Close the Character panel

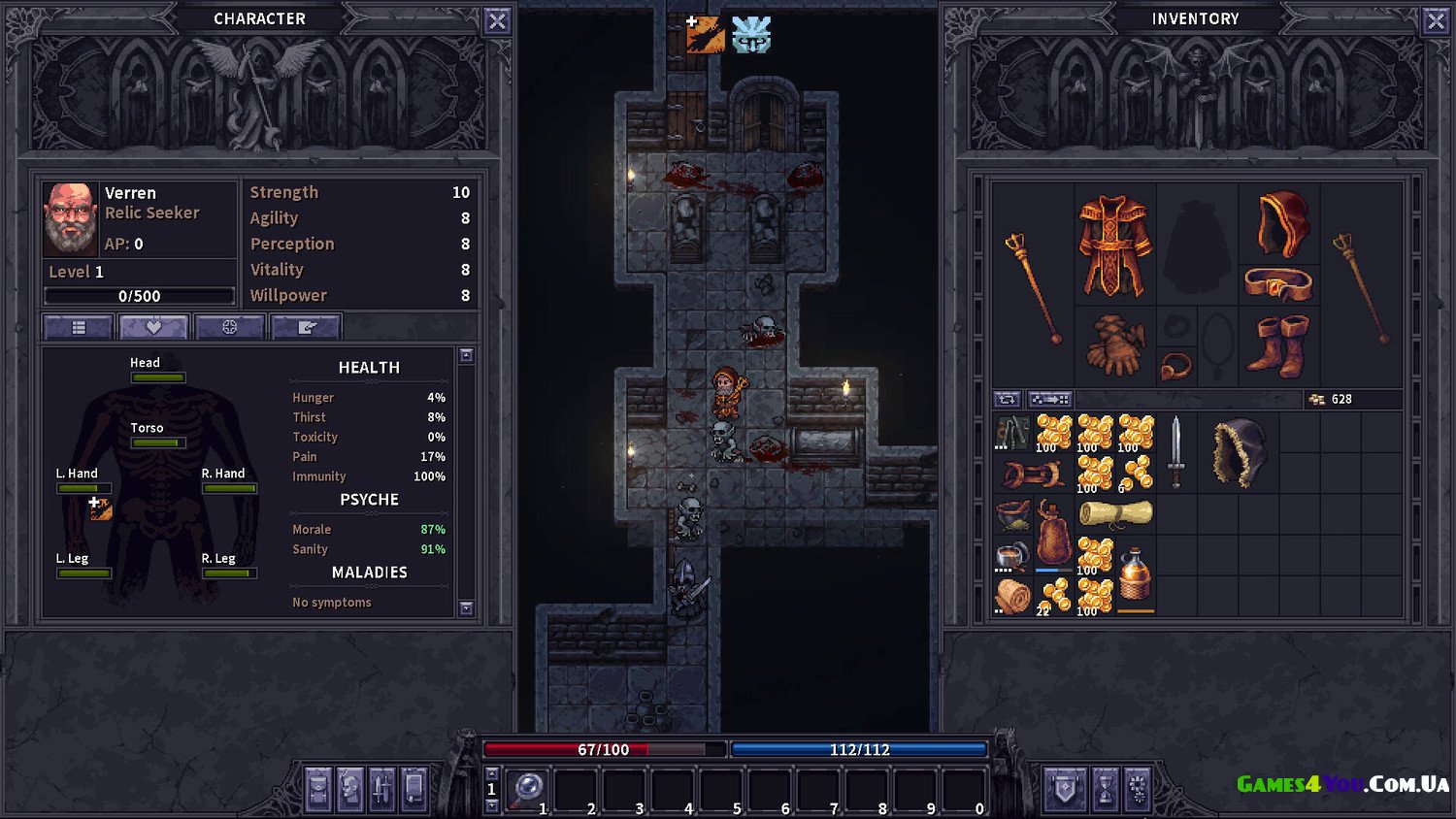tap(497, 20)
